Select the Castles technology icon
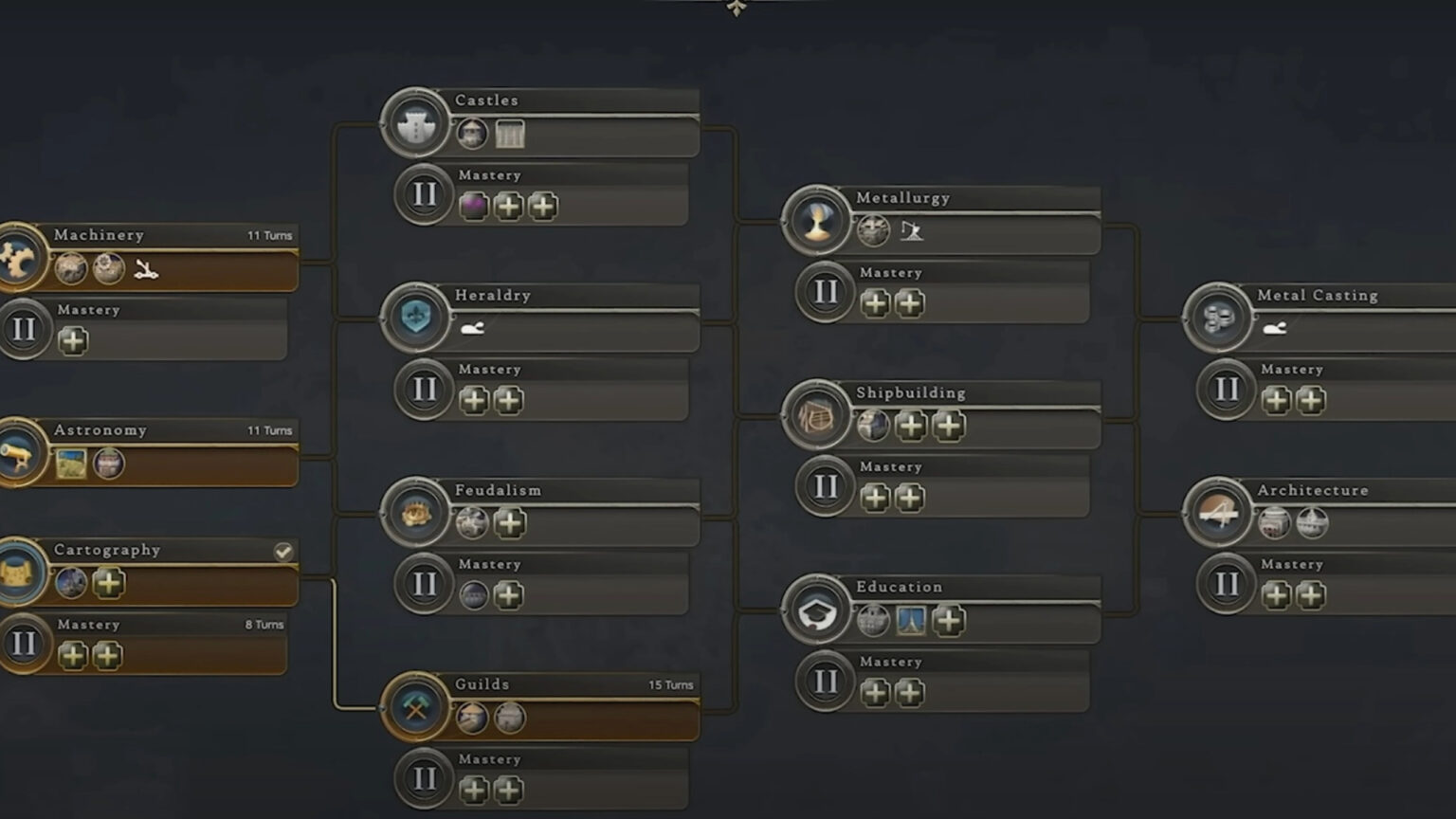1456x819 pixels. [415, 126]
